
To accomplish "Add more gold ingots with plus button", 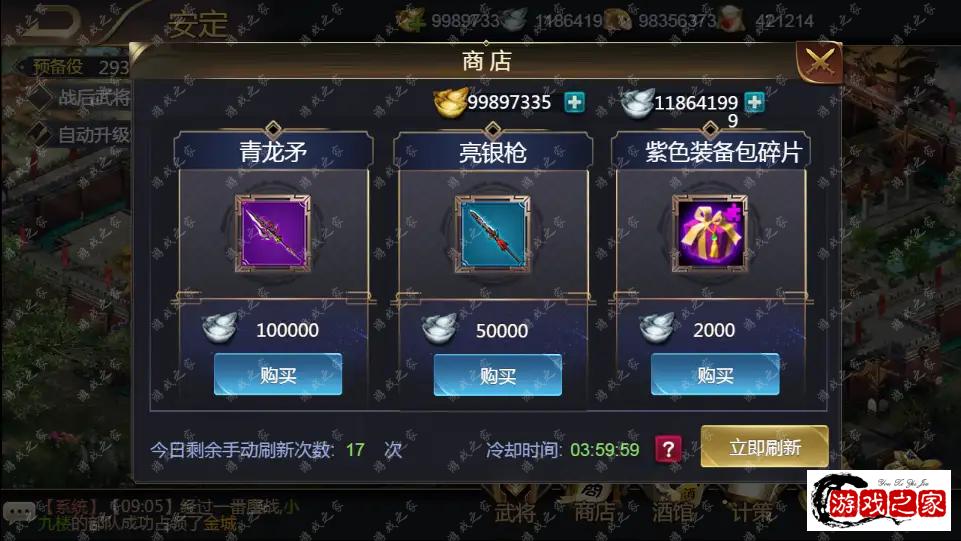I will click(574, 102).
